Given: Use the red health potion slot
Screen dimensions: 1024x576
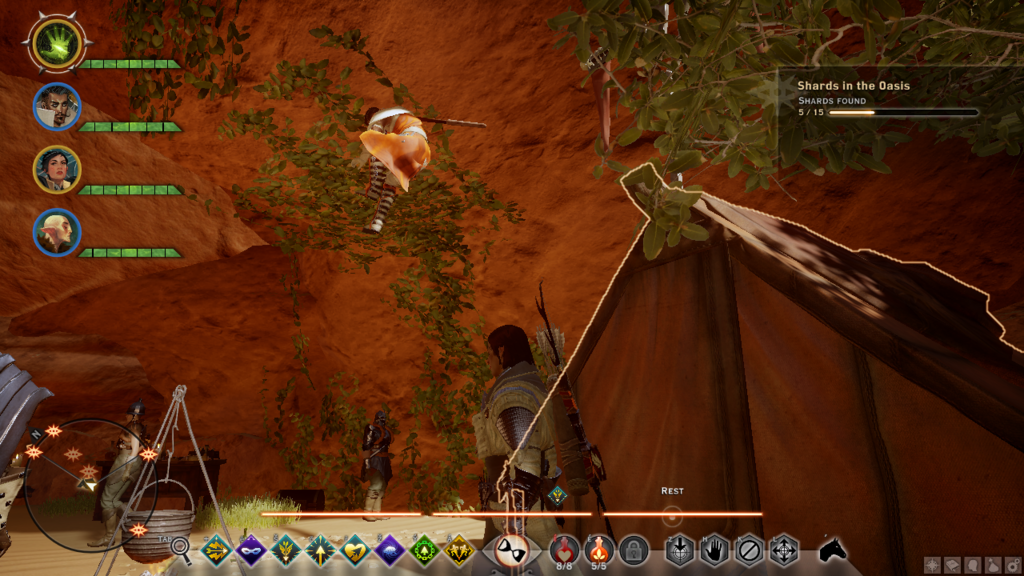Looking at the screenshot, I should point(564,548).
